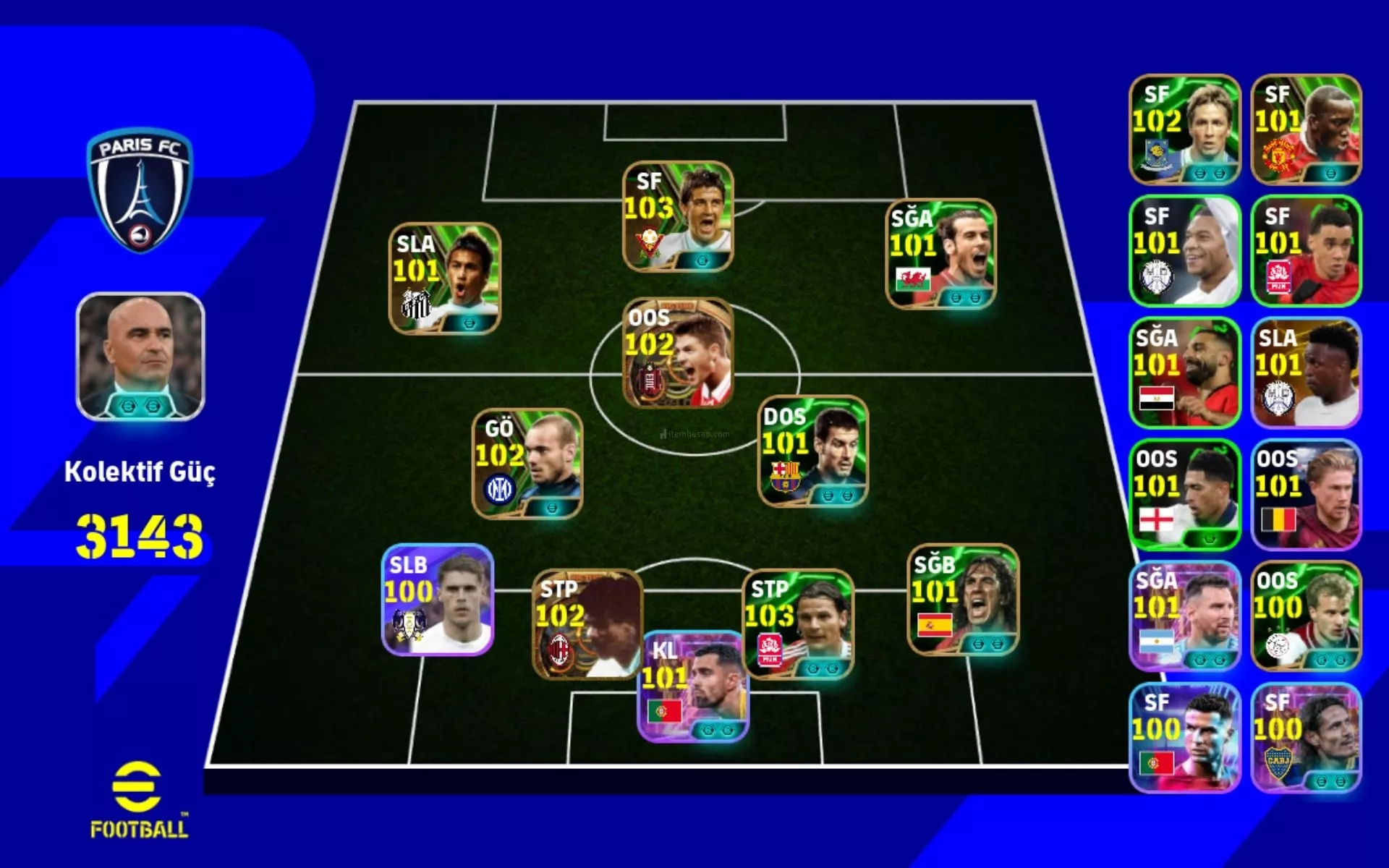Viewport: 1389px width, 868px height.
Task: Select the DOS 101 card with Barcelona badge
Action: tap(812, 451)
